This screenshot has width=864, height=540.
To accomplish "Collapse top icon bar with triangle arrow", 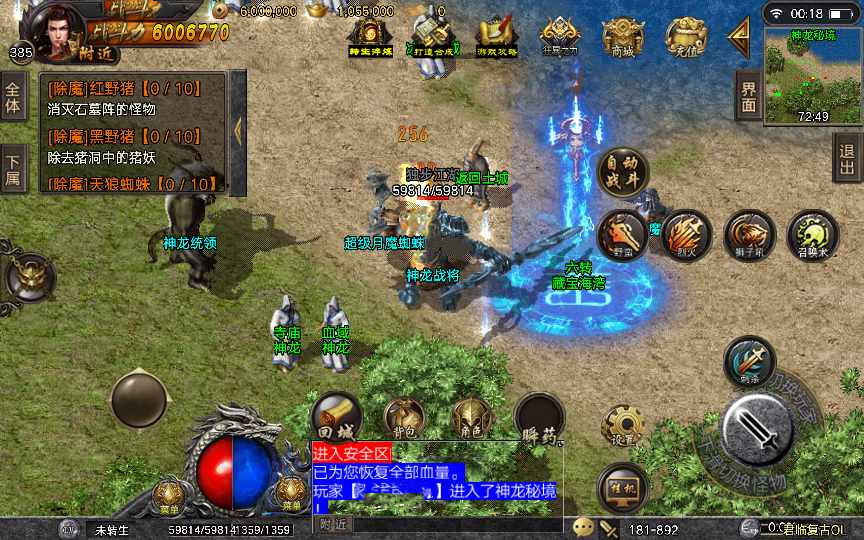I will pos(741,36).
